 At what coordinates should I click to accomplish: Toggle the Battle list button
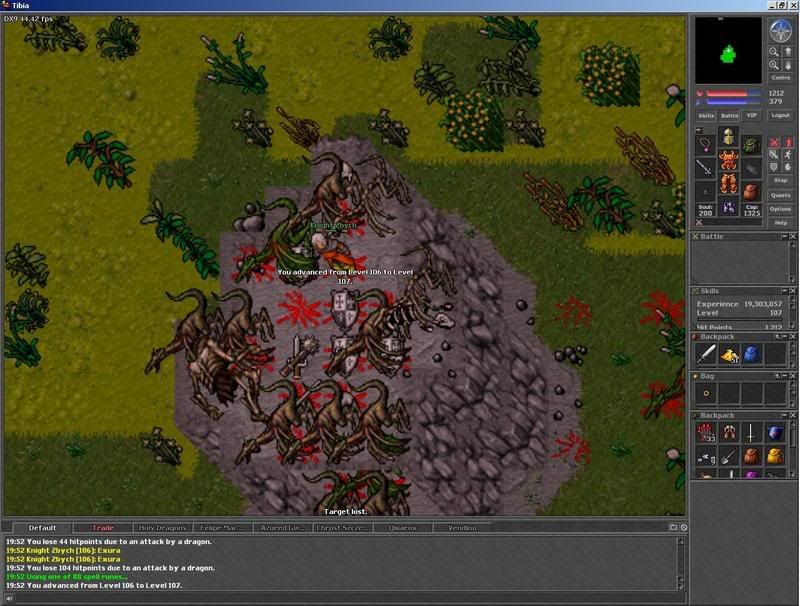[729, 116]
